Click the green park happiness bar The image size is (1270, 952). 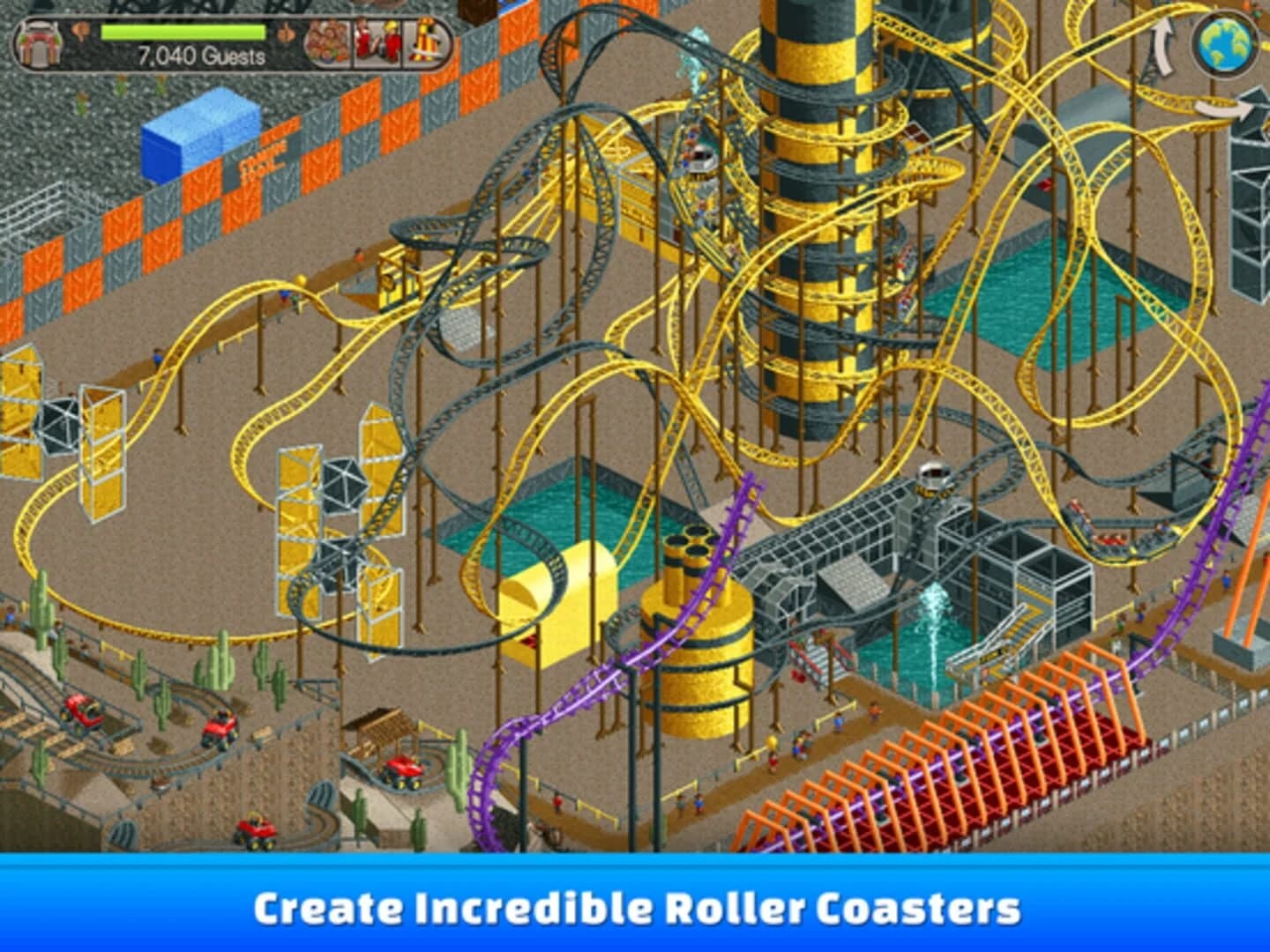click(182, 32)
